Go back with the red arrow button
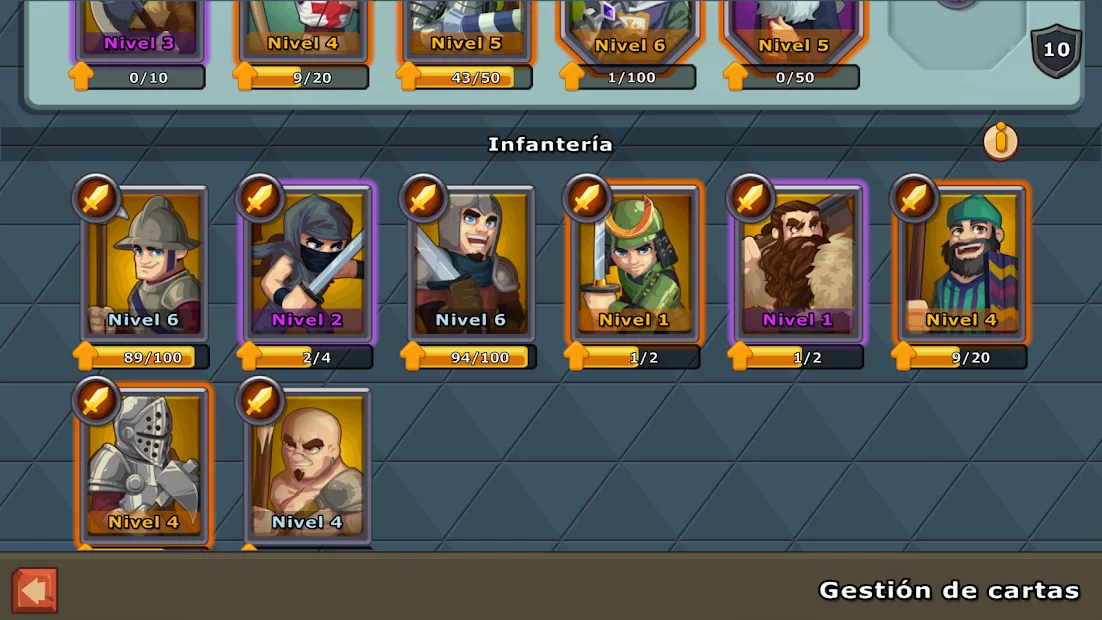 point(35,590)
